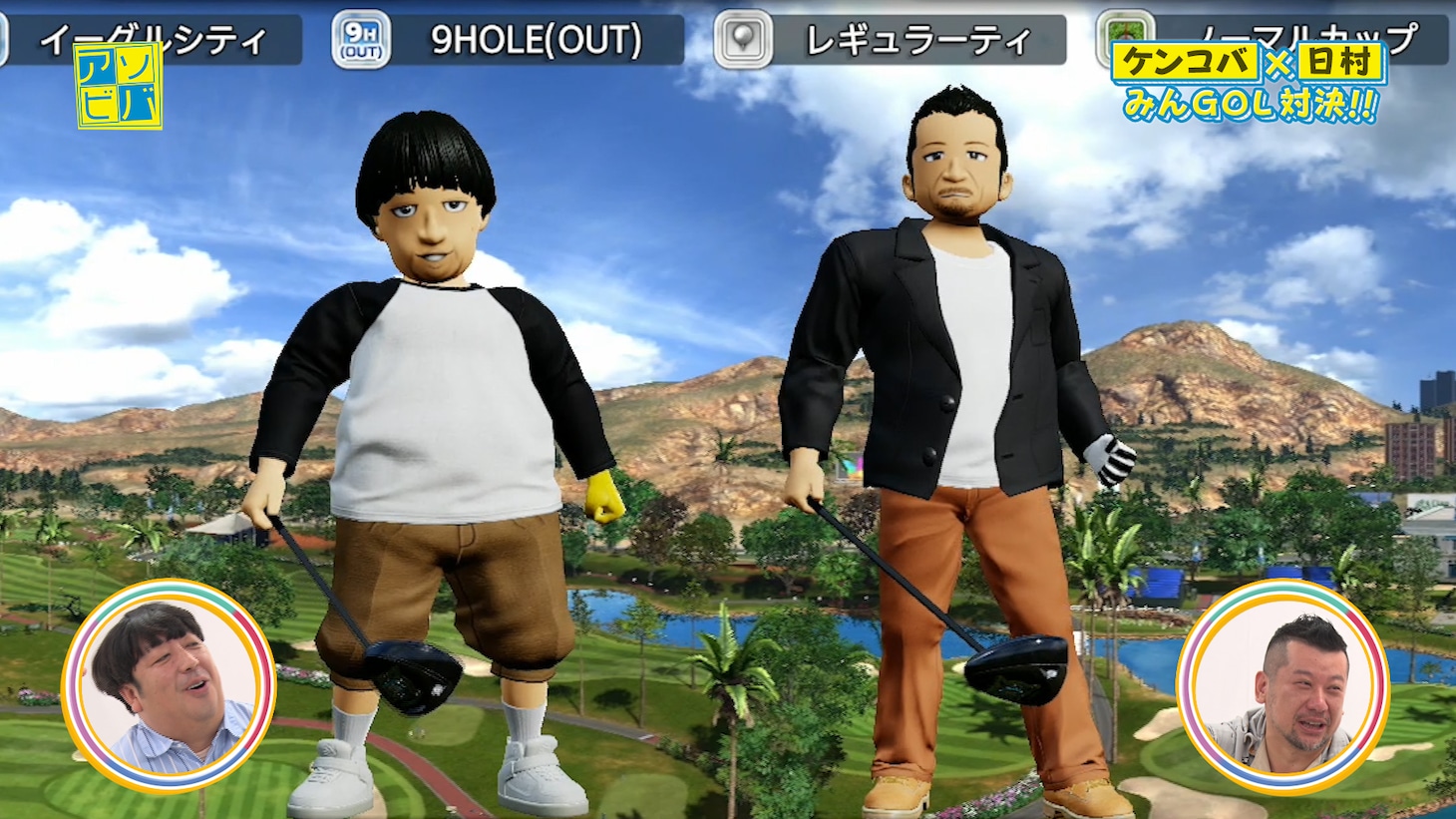
Task: Click the 9H (OUT) hole icon
Action: (360, 40)
